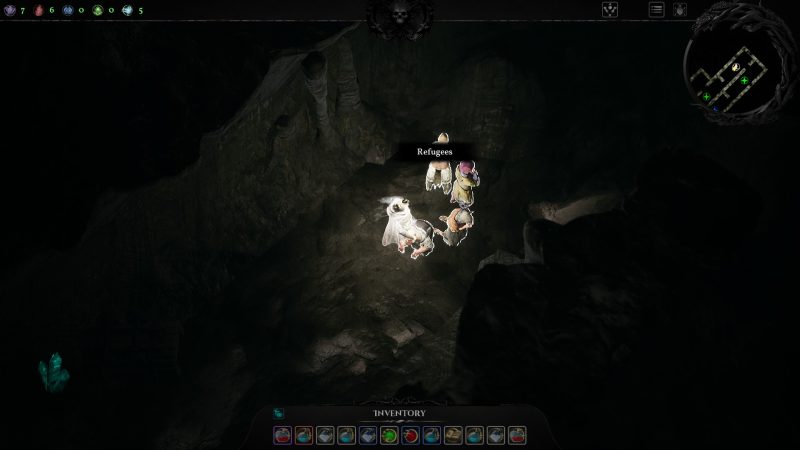The height and width of the screenshot is (450, 800).
Task: Open the list menu icon at top right
Action: click(x=657, y=10)
